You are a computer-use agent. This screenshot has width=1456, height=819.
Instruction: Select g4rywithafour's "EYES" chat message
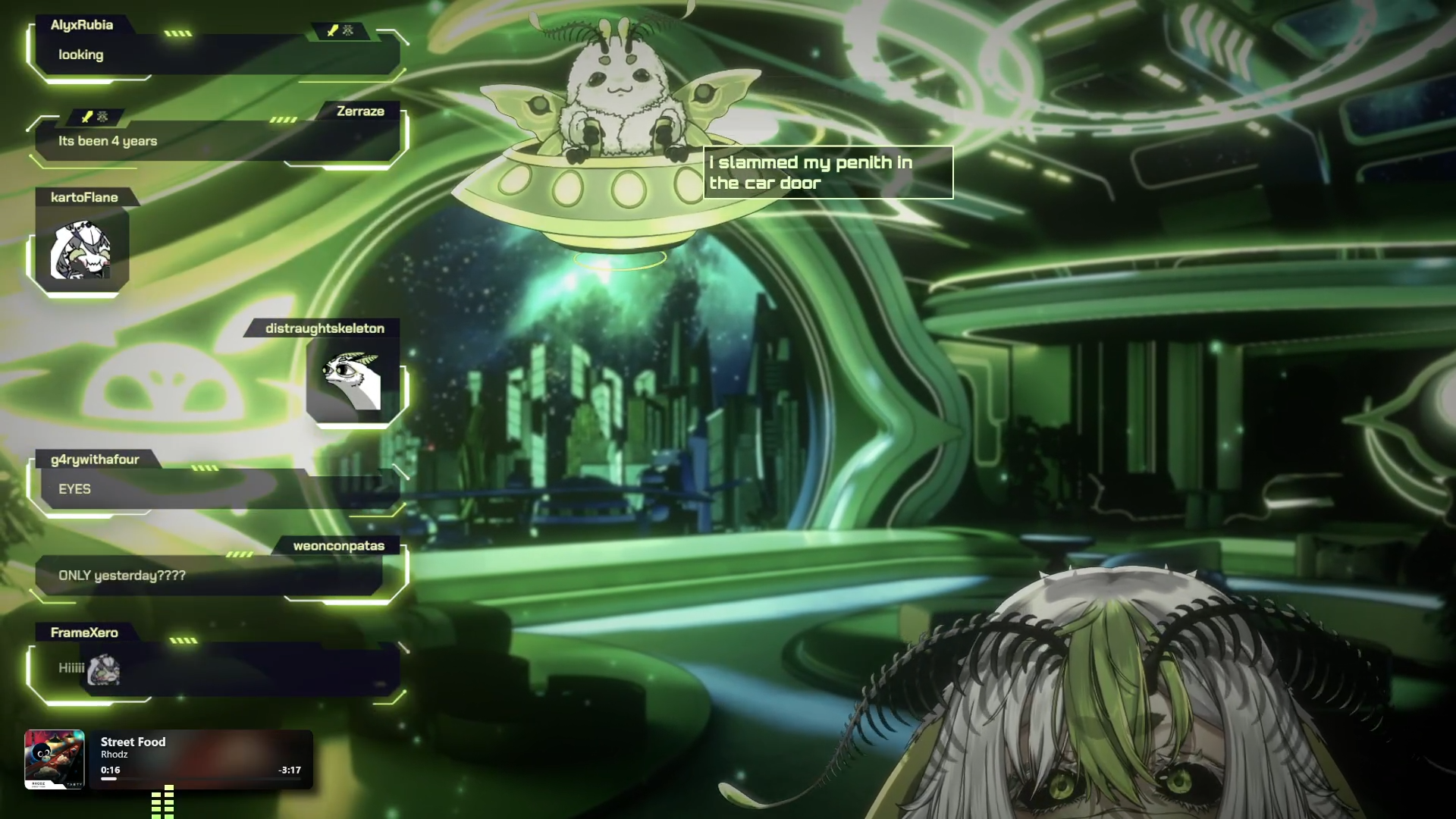pyautogui.click(x=74, y=489)
